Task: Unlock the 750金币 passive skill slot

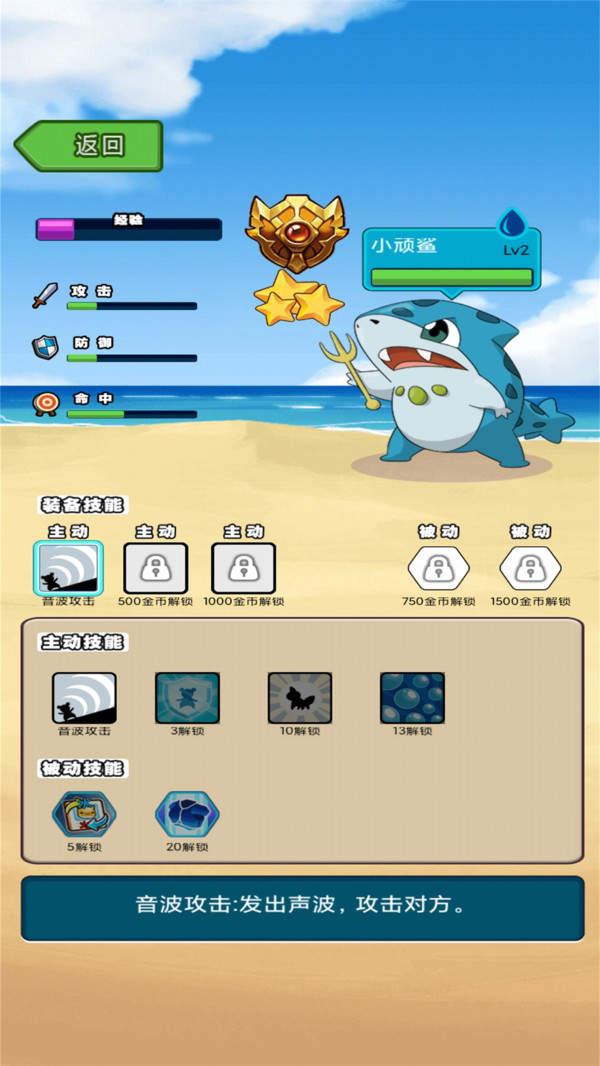Action: pos(438,569)
